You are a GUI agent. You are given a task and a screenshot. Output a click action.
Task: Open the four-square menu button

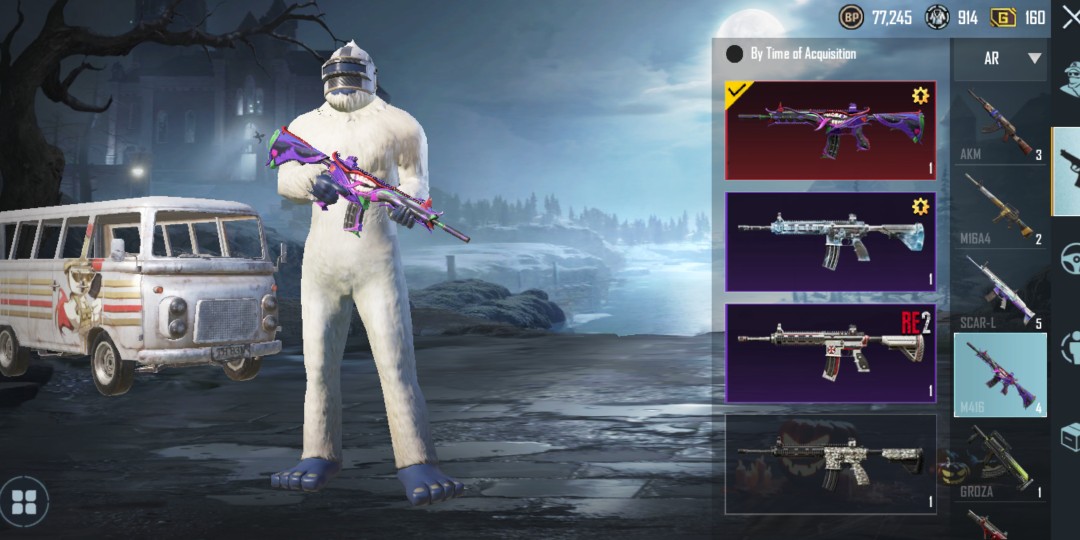[x=24, y=501]
